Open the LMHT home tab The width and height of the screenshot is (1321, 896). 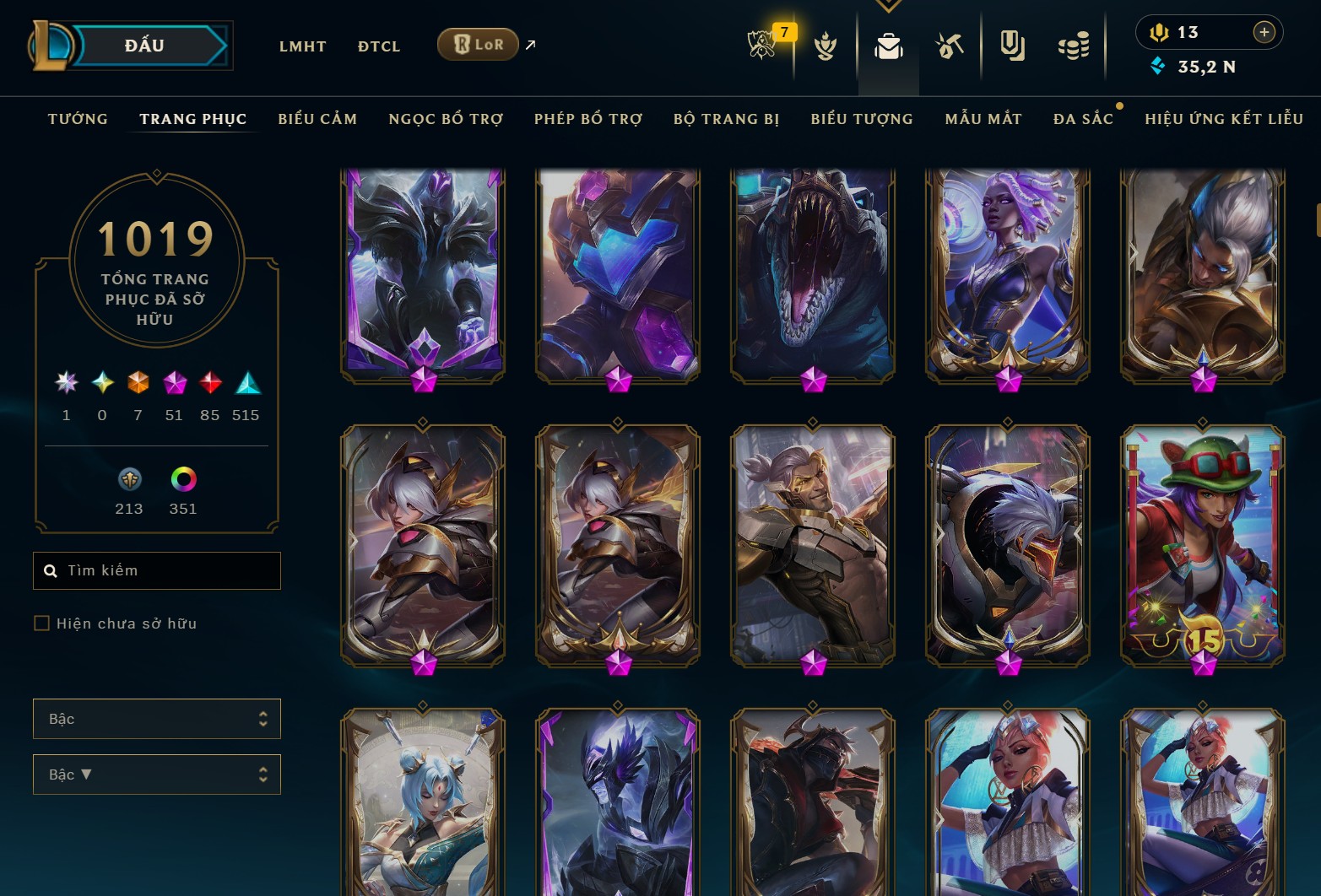pyautogui.click(x=302, y=46)
